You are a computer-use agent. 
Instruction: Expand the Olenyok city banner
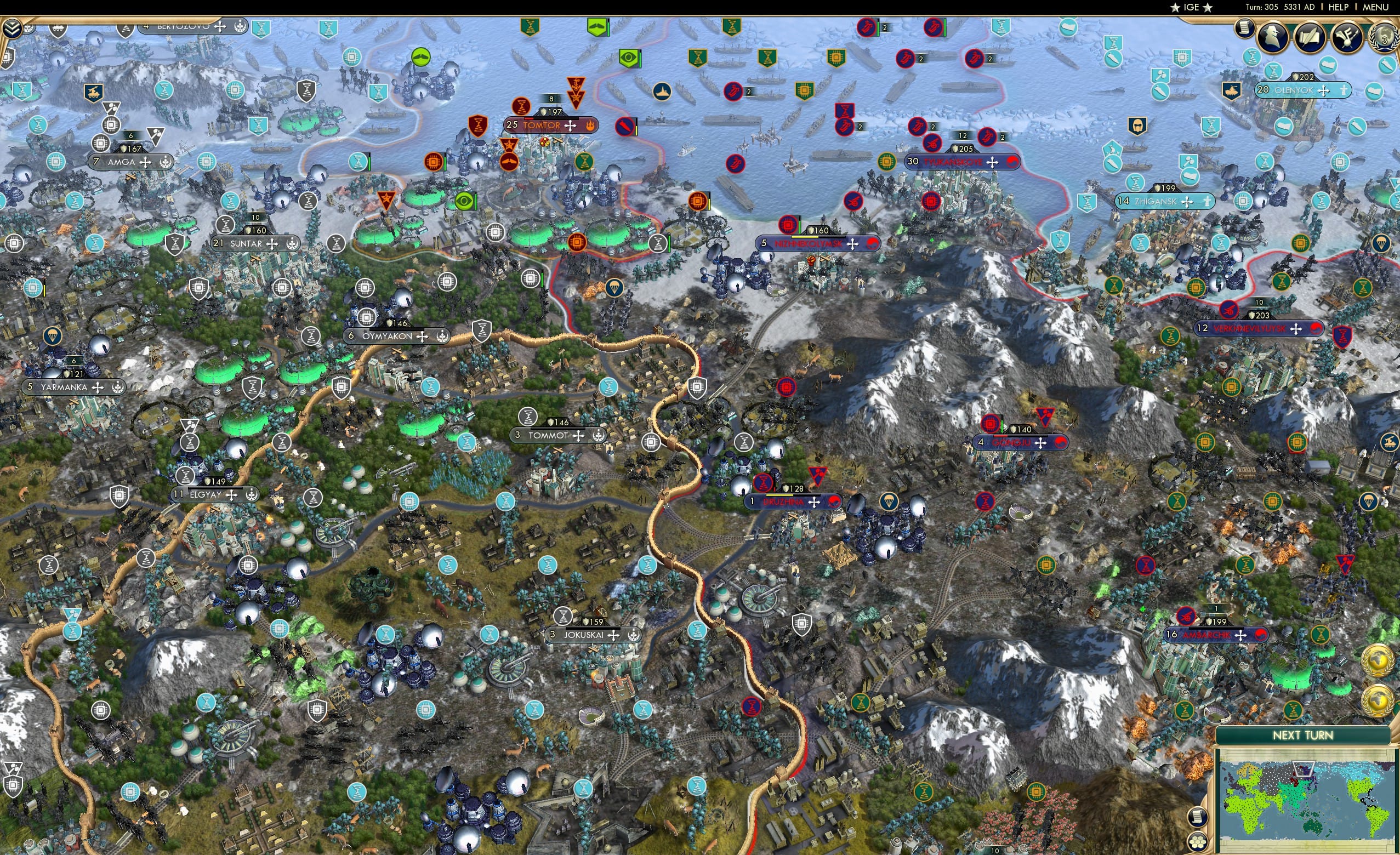point(1324,92)
